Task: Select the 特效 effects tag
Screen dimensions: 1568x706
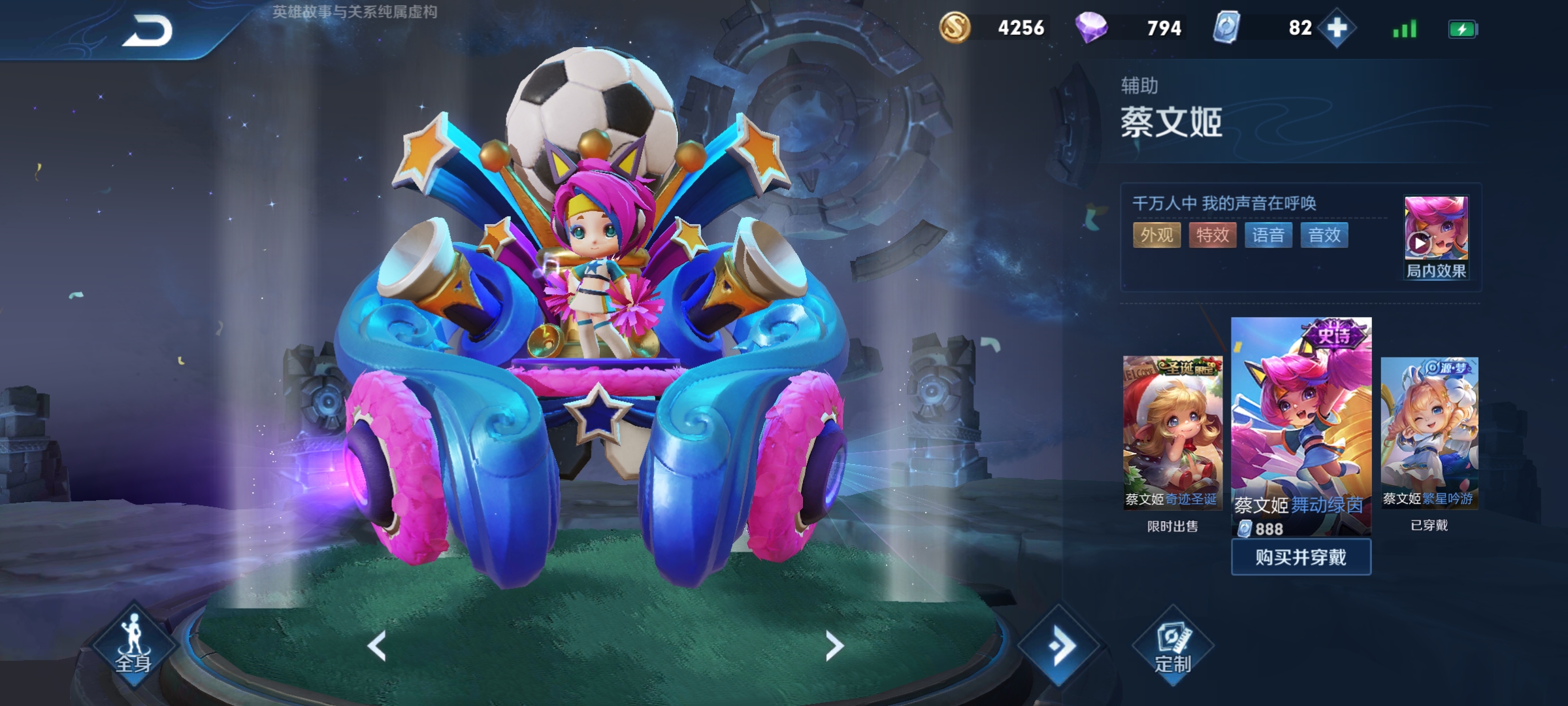Action: click(1213, 235)
